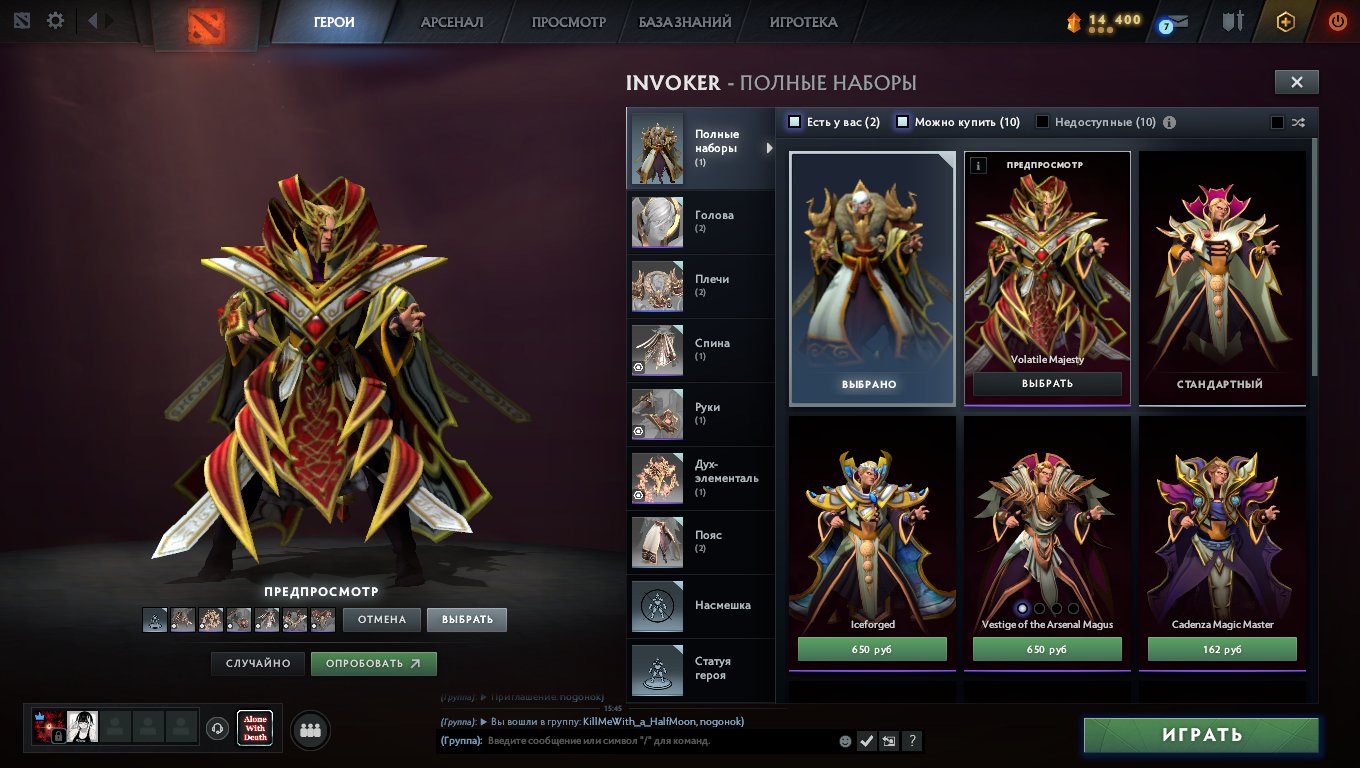Viewport: 1360px width, 768px height.
Task: Select second carousel dot on Vestige set
Action: [x=1040, y=607]
